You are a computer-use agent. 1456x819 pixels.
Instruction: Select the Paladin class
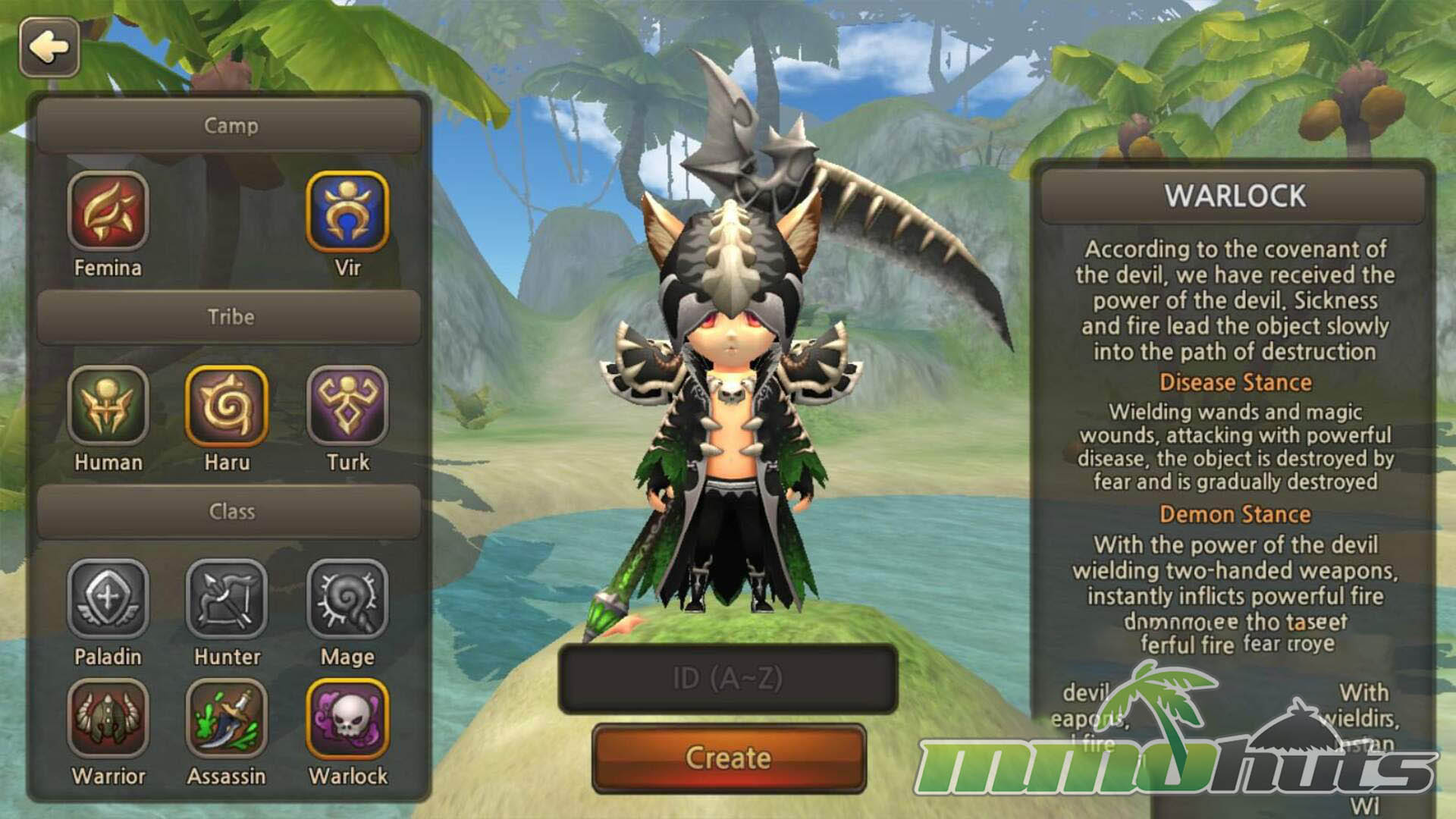click(x=108, y=599)
